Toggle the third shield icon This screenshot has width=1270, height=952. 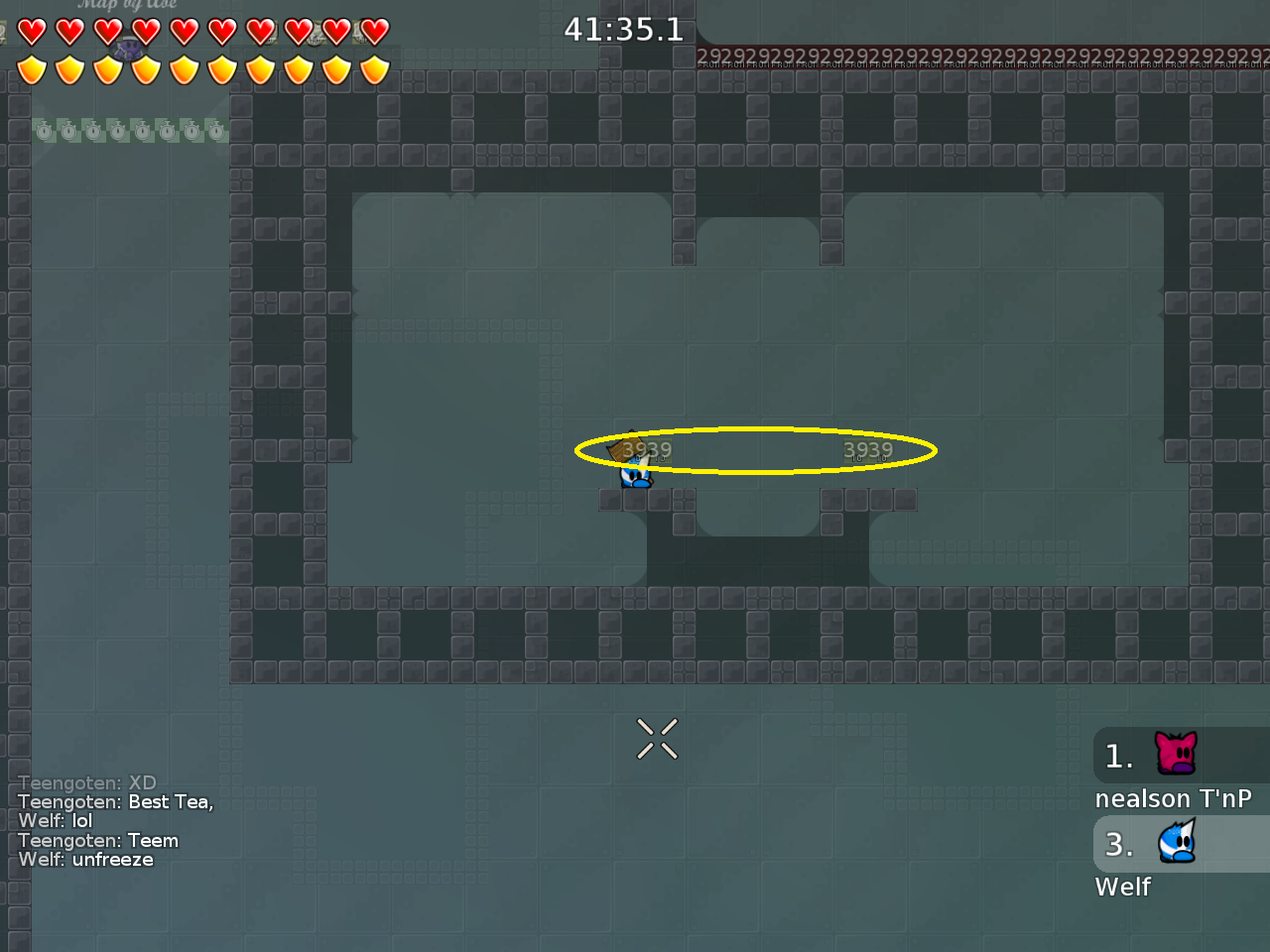107,69
